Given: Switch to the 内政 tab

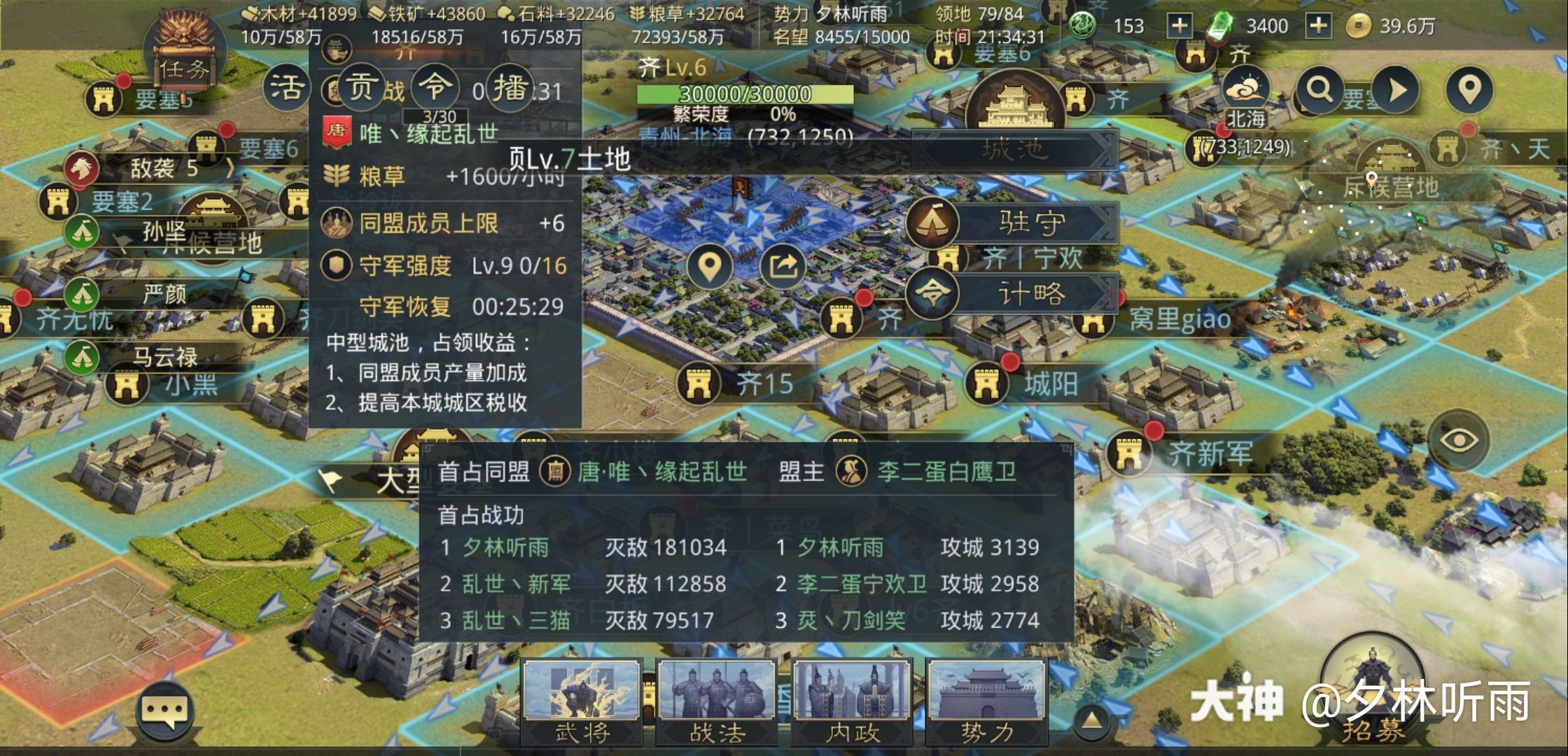Looking at the screenshot, I should (853, 700).
